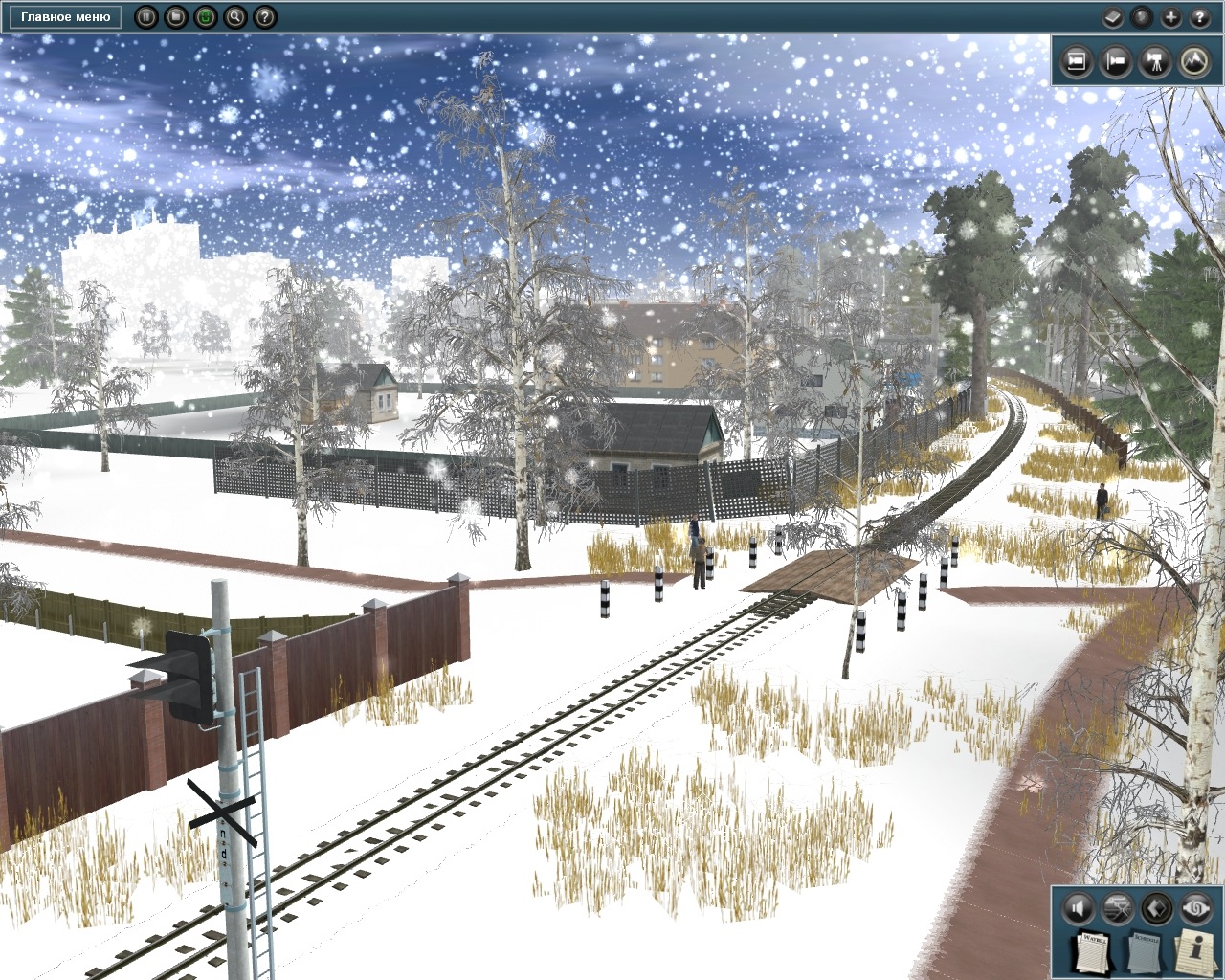
Task: Open the magnifying glass search tool
Action: (234, 16)
